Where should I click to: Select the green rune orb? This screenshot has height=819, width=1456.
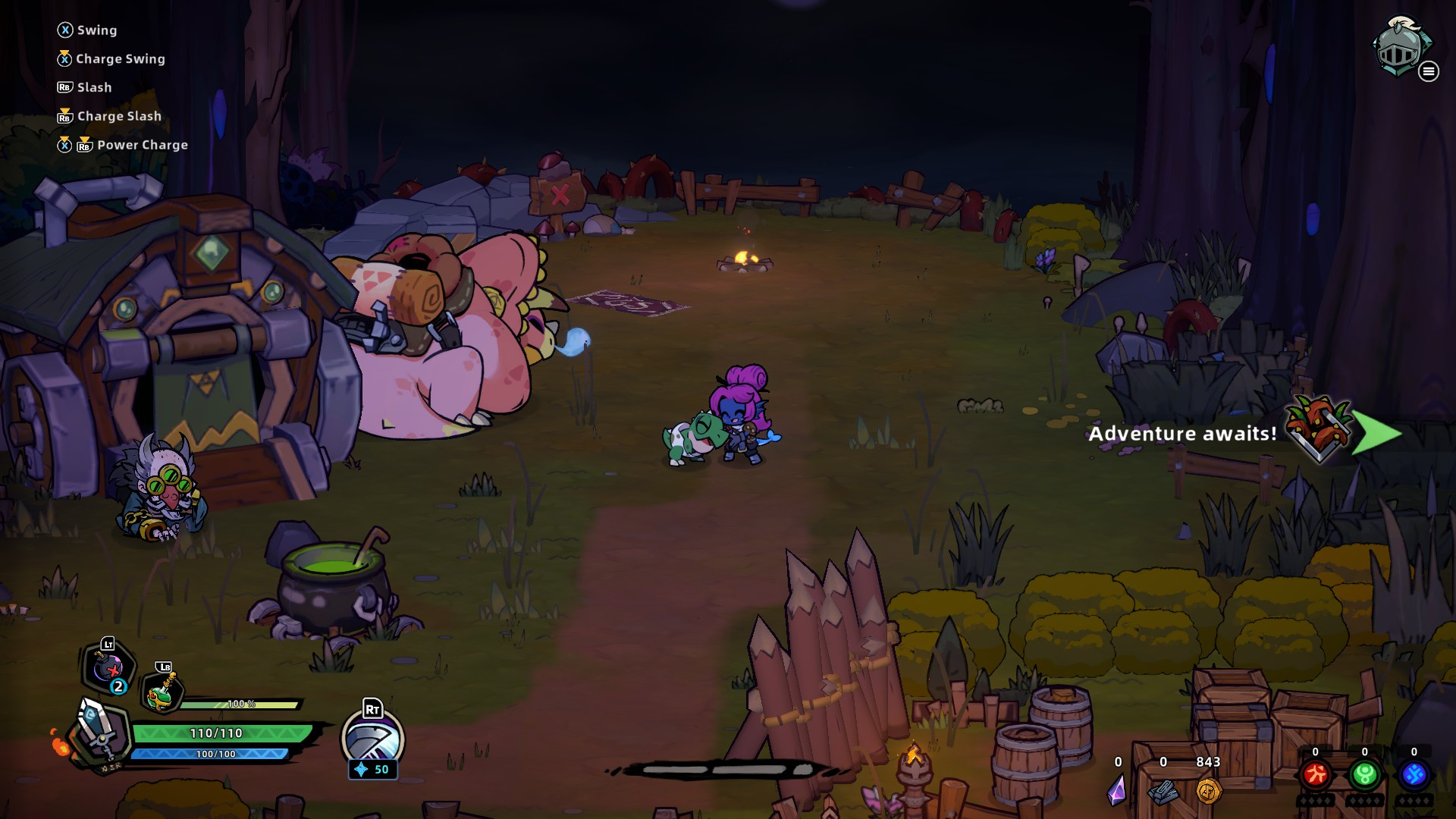point(1364,775)
